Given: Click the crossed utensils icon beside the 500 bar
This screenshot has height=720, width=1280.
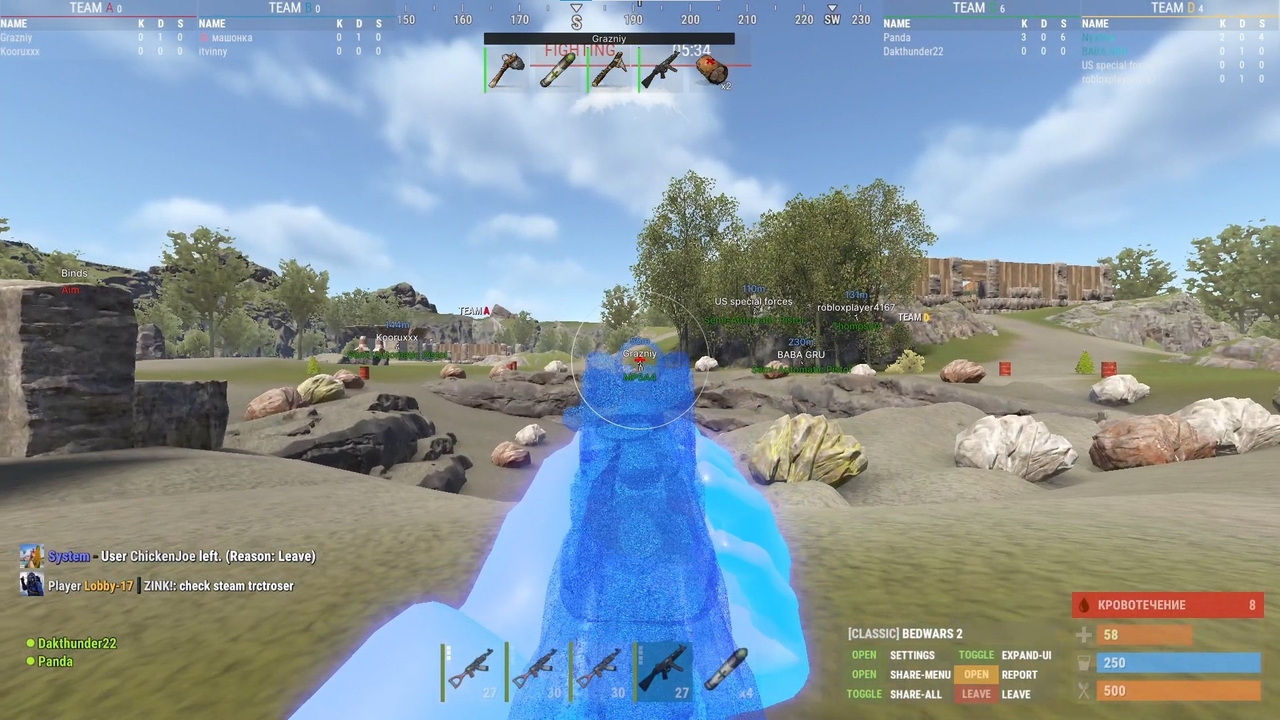Looking at the screenshot, I should [1084, 690].
